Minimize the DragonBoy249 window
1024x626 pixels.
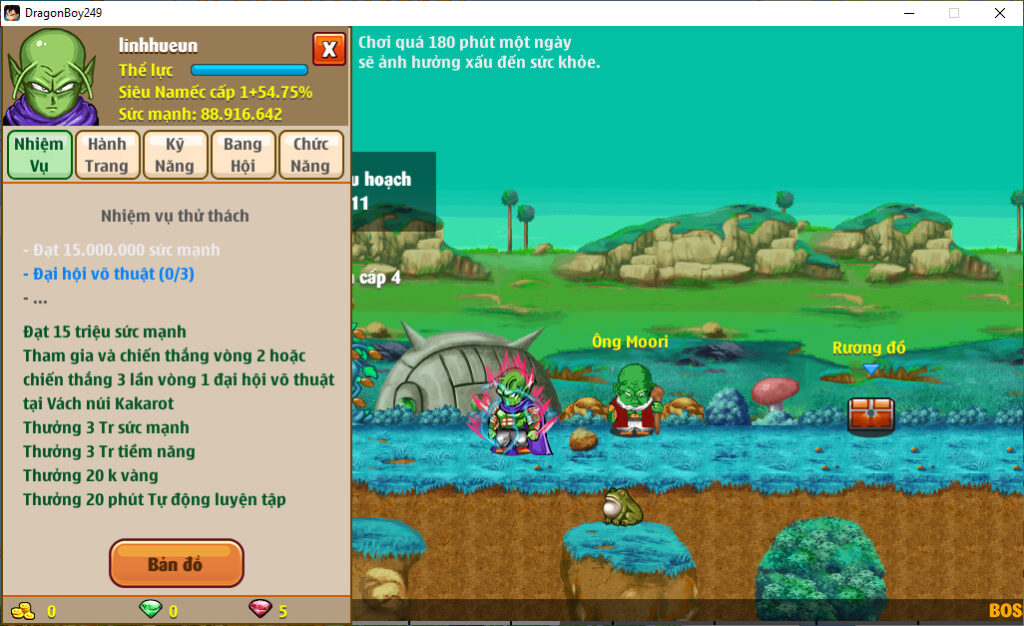909,13
